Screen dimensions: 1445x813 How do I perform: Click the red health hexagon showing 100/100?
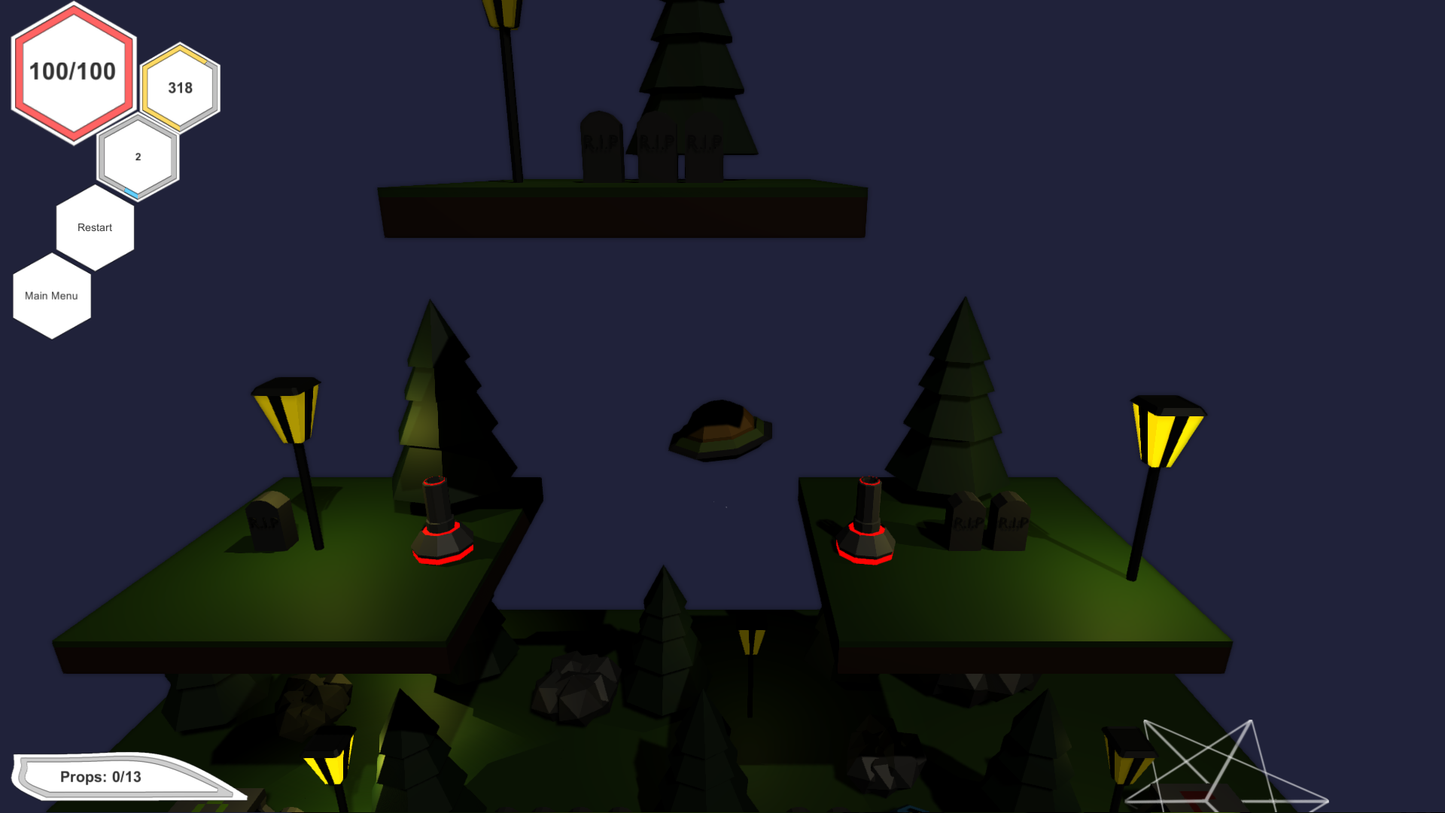click(72, 72)
